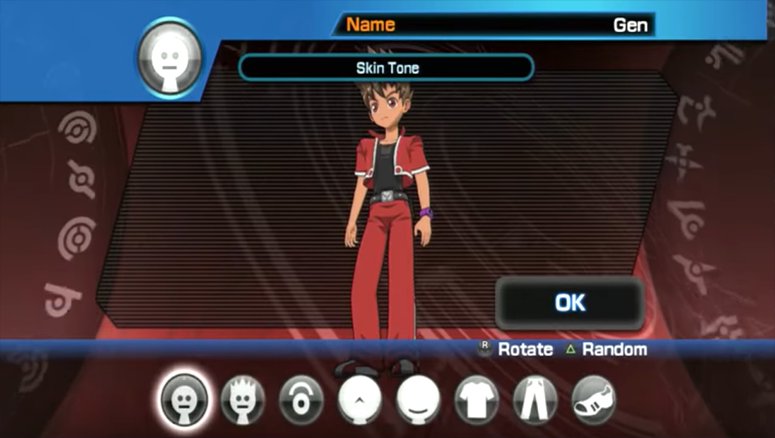Select the pants clothing category
This screenshot has width=775, height=438.
535,400
